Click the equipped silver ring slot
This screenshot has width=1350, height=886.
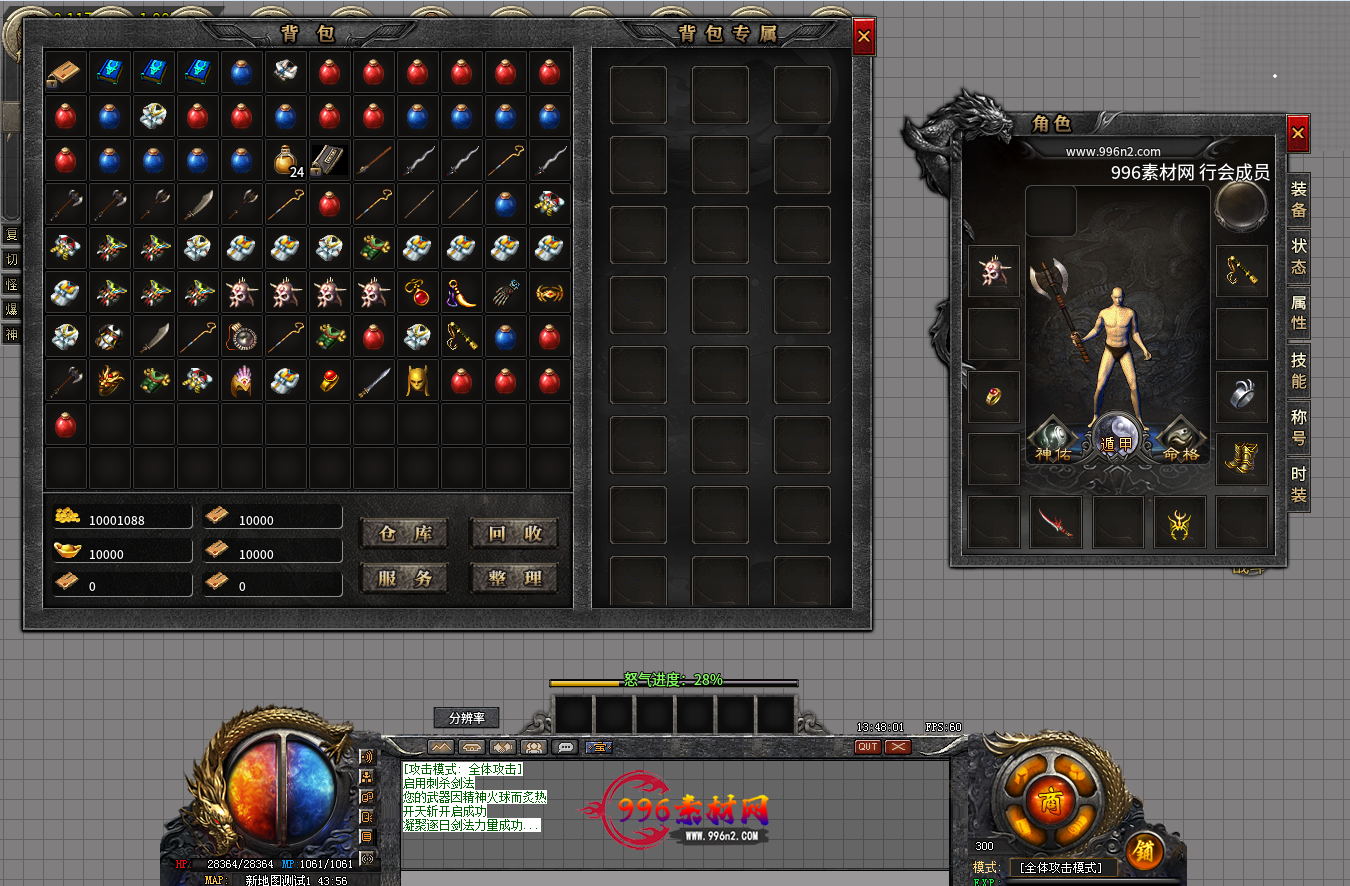(x=1241, y=396)
